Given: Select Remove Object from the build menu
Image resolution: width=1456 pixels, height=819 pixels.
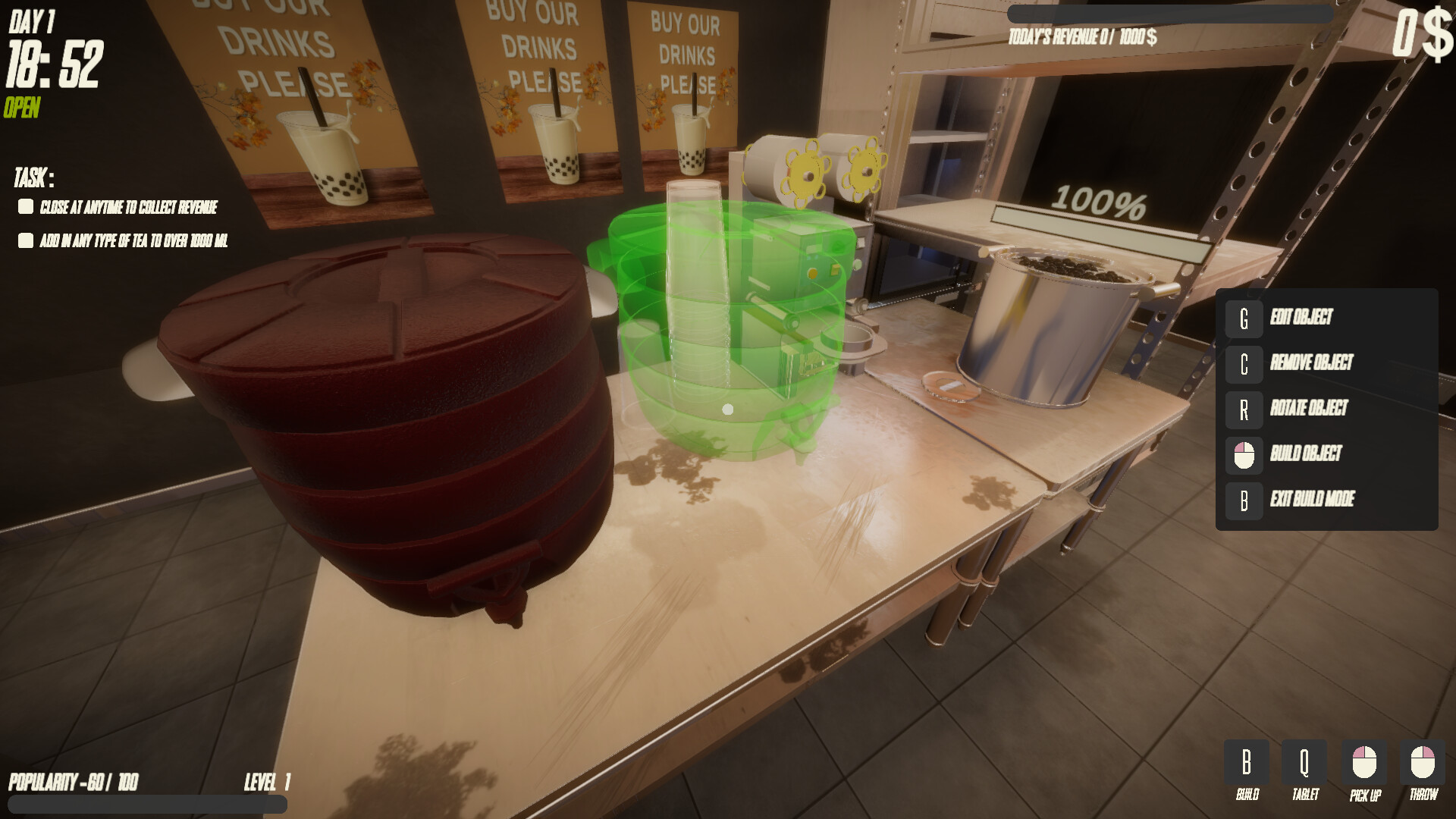Looking at the screenshot, I should (x=1312, y=363).
